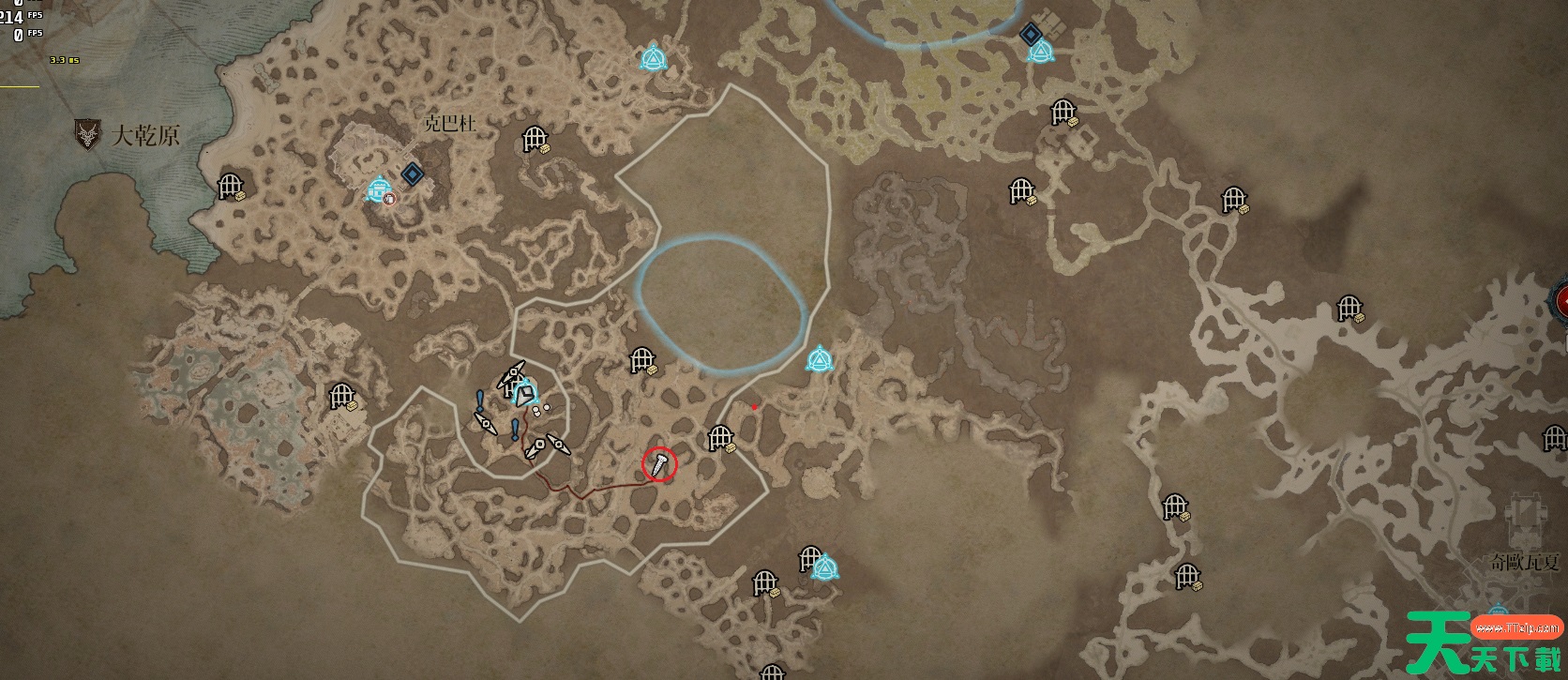Viewport: 1568px width, 680px height.
Task: Click the red partial icon at right edge
Action: [x=1560, y=302]
